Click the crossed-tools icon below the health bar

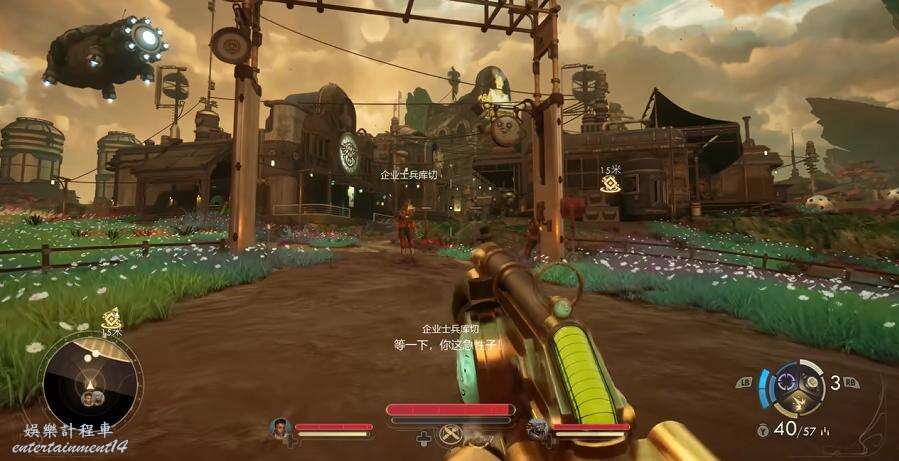pos(452,433)
